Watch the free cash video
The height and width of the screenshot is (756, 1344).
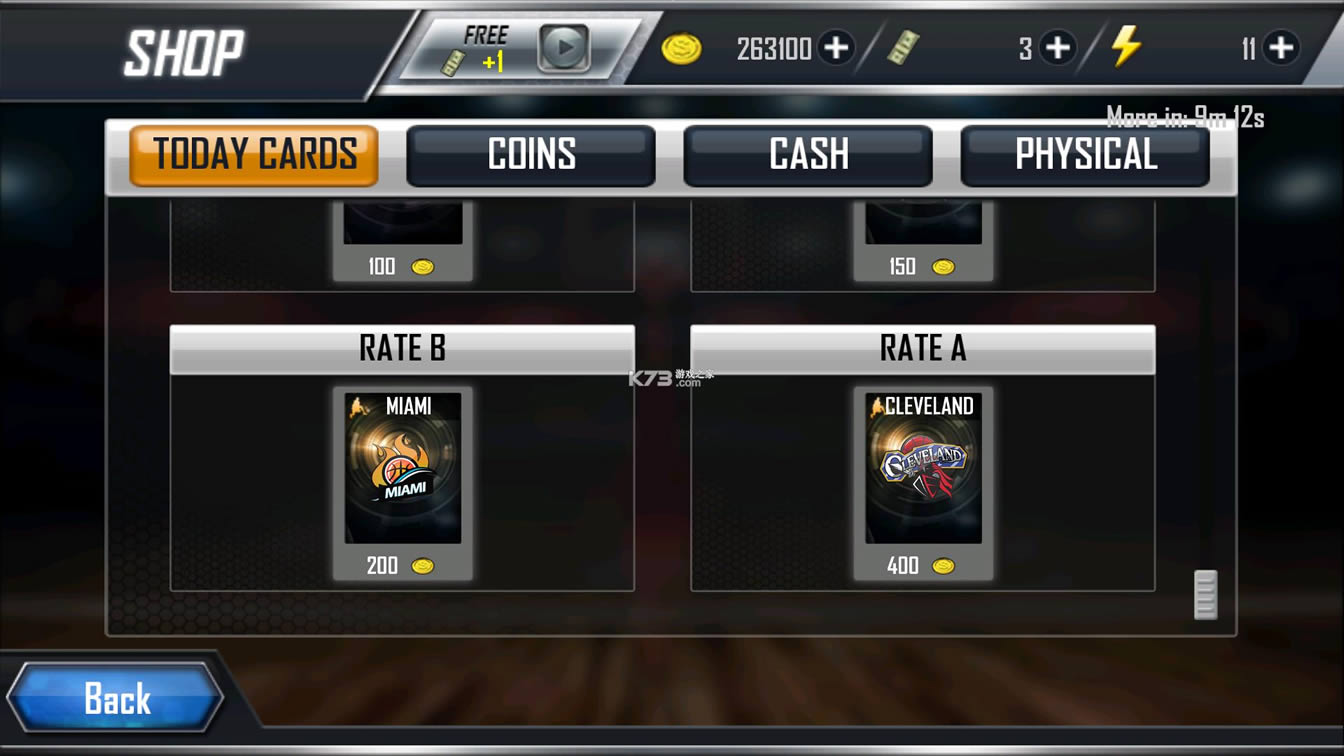(x=563, y=47)
